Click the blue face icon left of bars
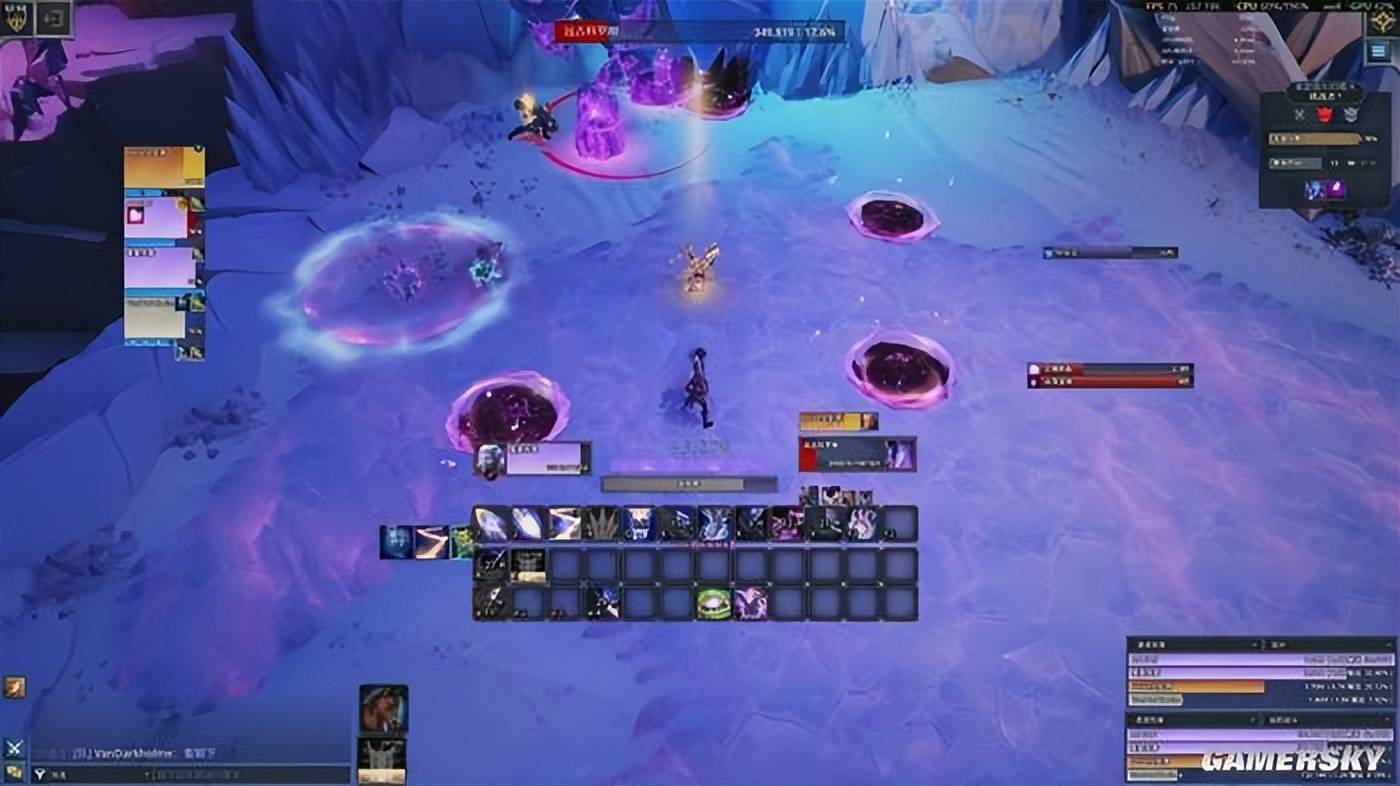This screenshot has height=786, width=1400. (x=395, y=541)
